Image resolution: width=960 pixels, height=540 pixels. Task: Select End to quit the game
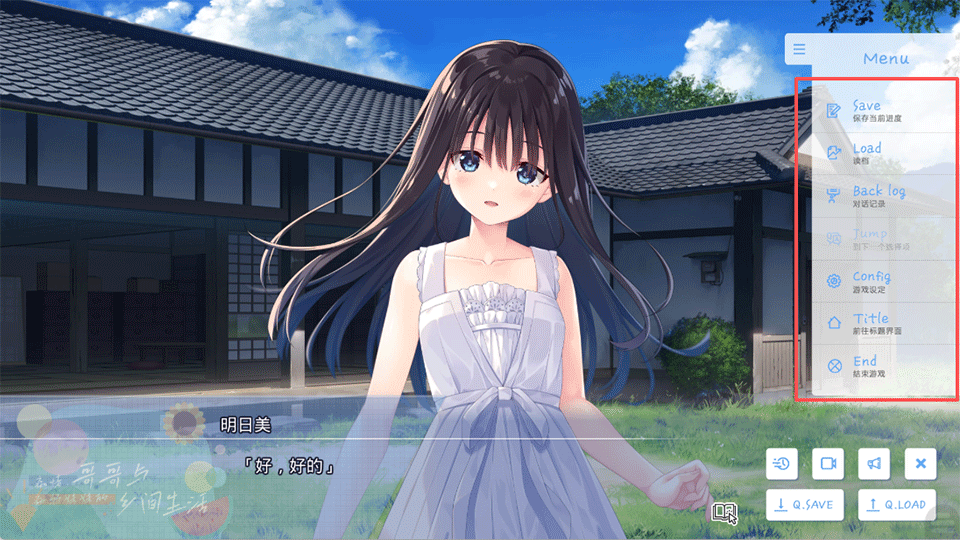(x=864, y=365)
